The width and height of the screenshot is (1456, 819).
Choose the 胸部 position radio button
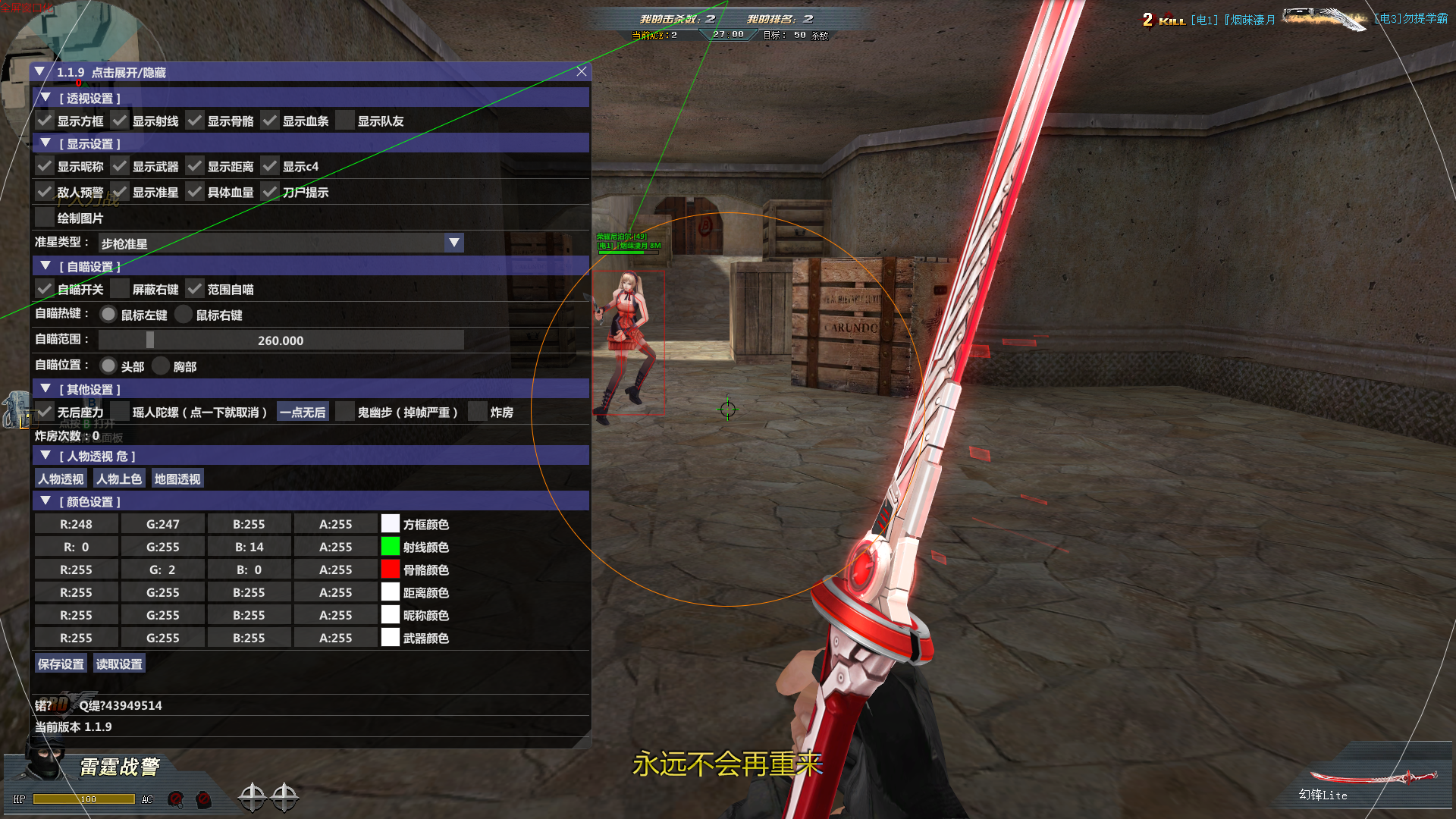click(161, 366)
